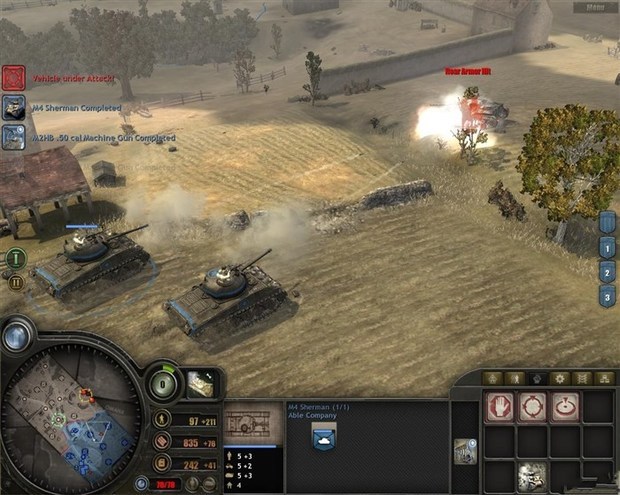The width and height of the screenshot is (620, 495).
Task: Activate the crosshair attack command
Action: pyautogui.click(x=532, y=407)
